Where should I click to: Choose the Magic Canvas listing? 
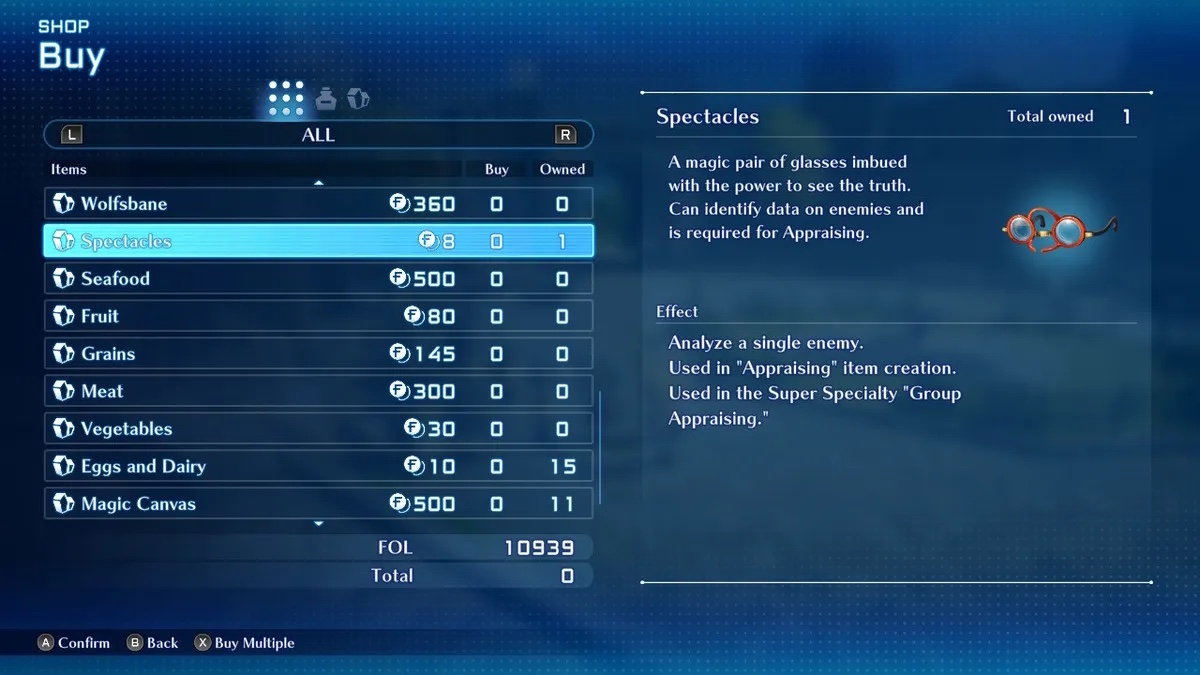click(318, 504)
